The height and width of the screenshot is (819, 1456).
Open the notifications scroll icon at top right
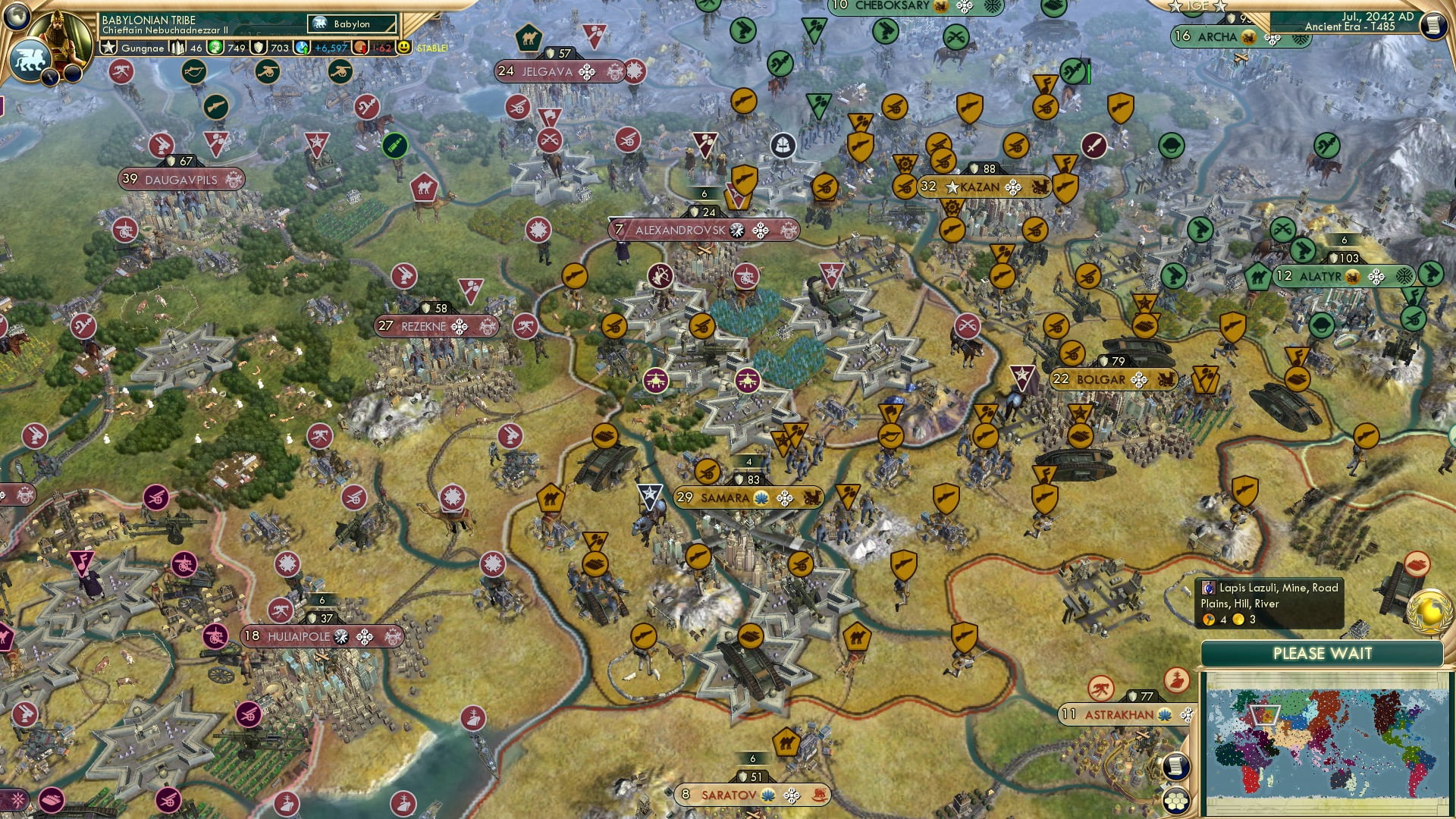(1433, 25)
